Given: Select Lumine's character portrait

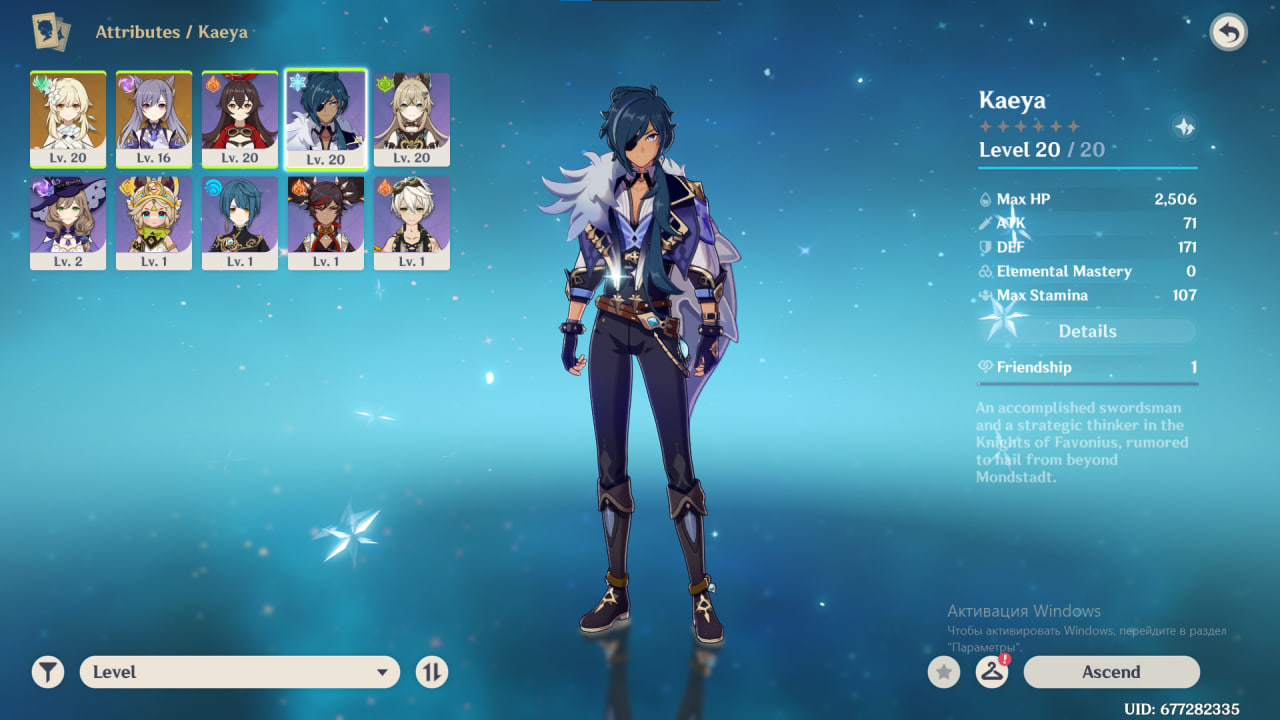Looking at the screenshot, I should (68, 118).
